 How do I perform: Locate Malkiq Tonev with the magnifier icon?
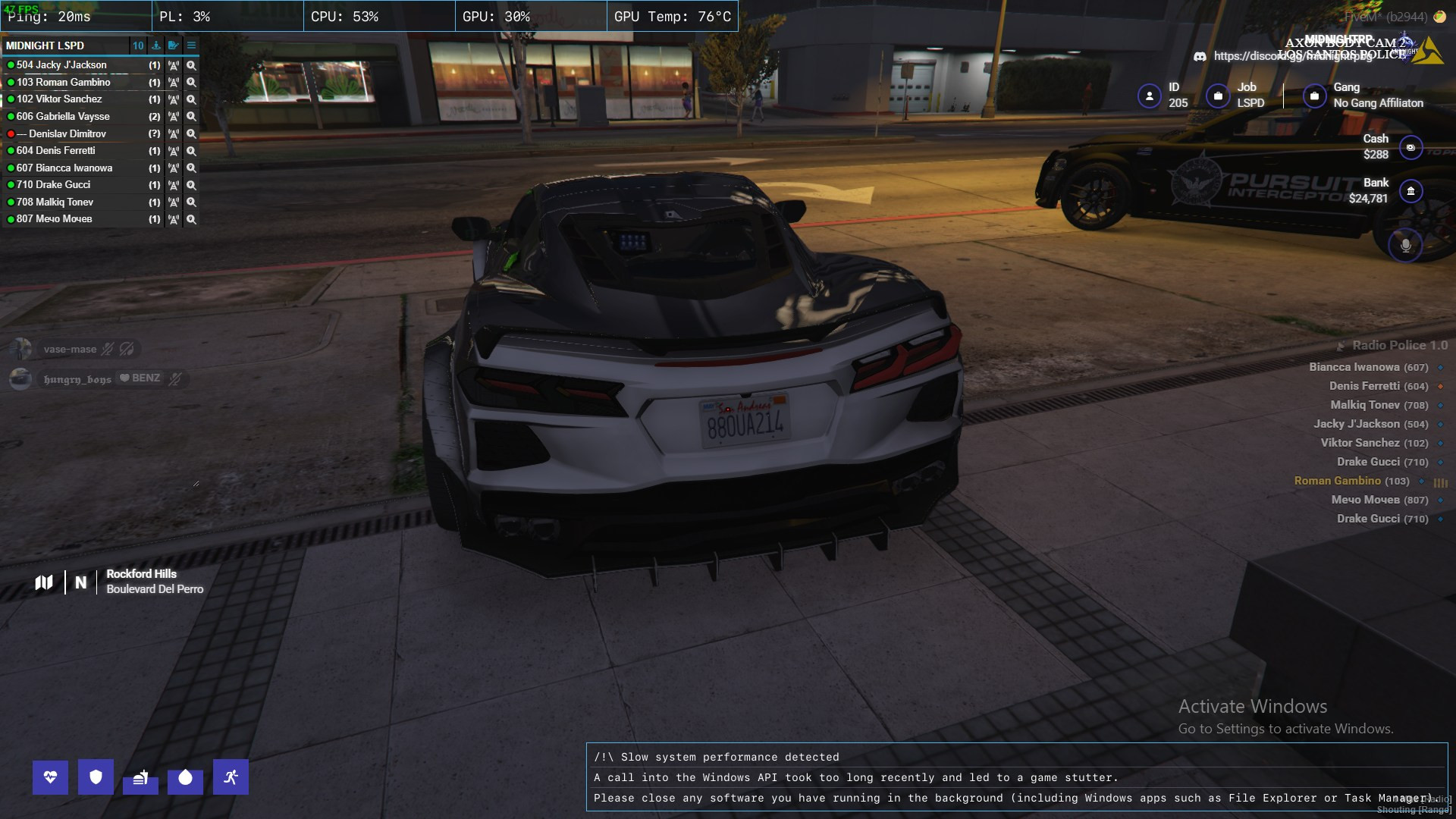191,202
